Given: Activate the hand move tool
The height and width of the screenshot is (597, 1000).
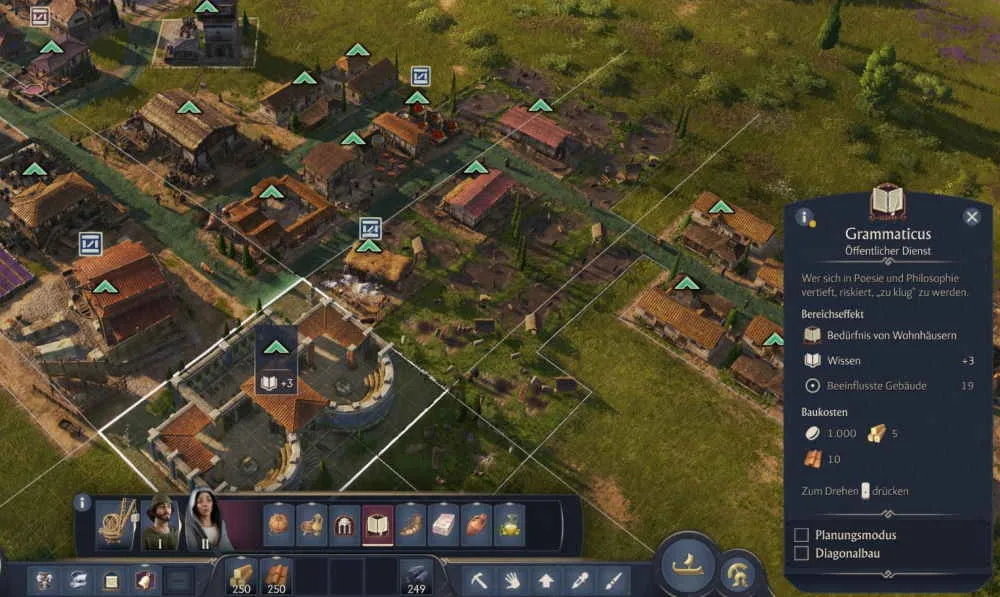Looking at the screenshot, I should (x=513, y=579).
